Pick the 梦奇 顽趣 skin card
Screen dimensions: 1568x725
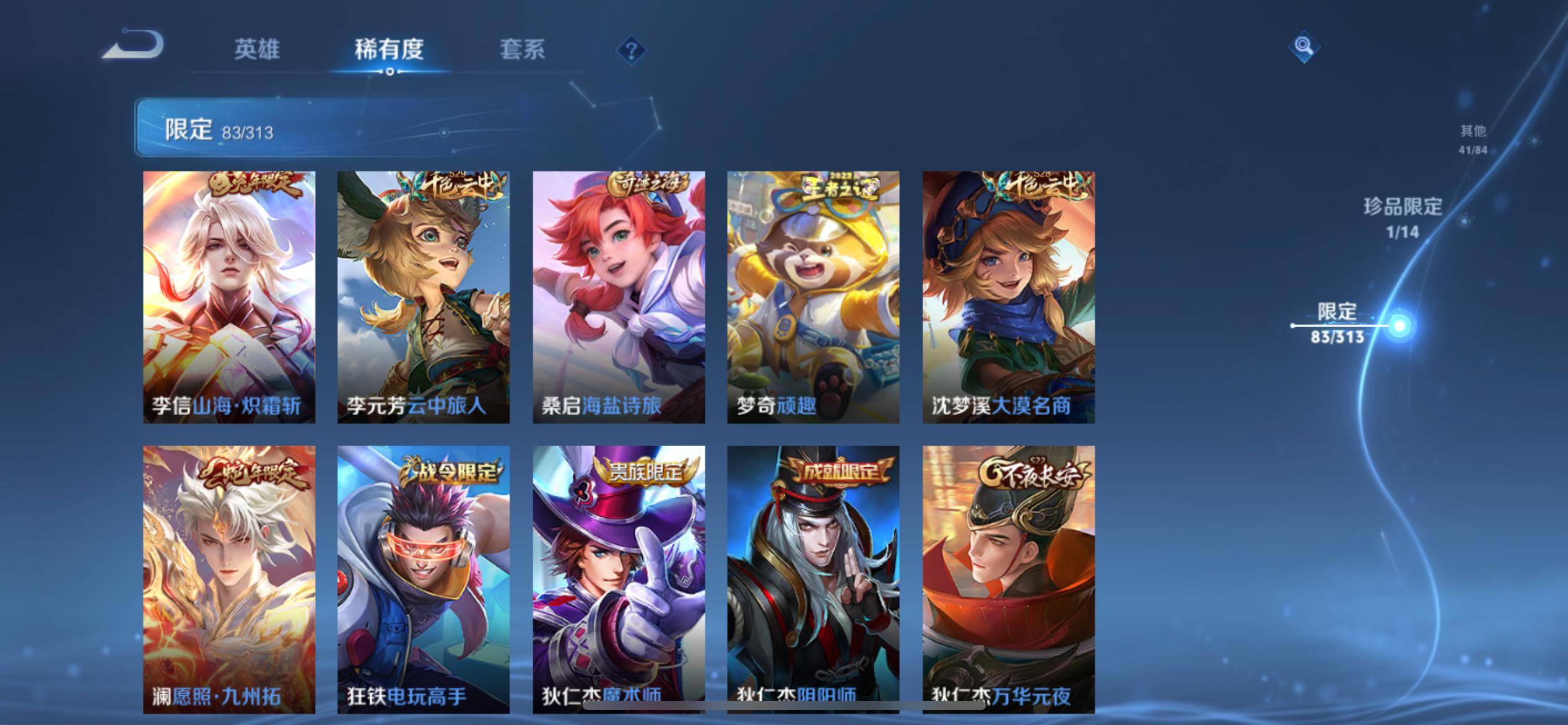(x=813, y=297)
